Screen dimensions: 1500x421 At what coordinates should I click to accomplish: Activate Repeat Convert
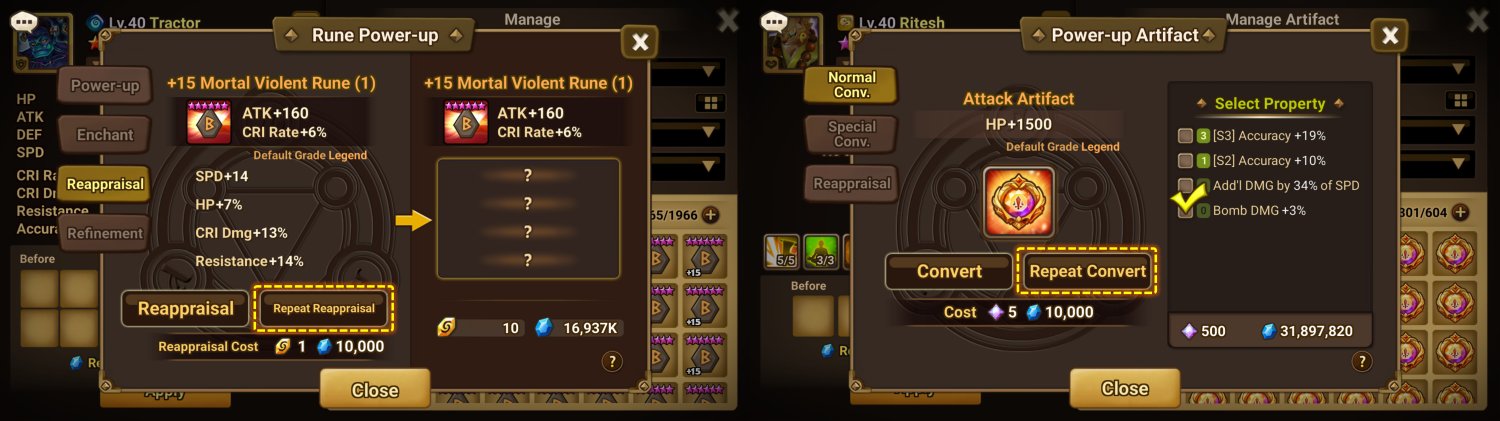click(x=1087, y=271)
